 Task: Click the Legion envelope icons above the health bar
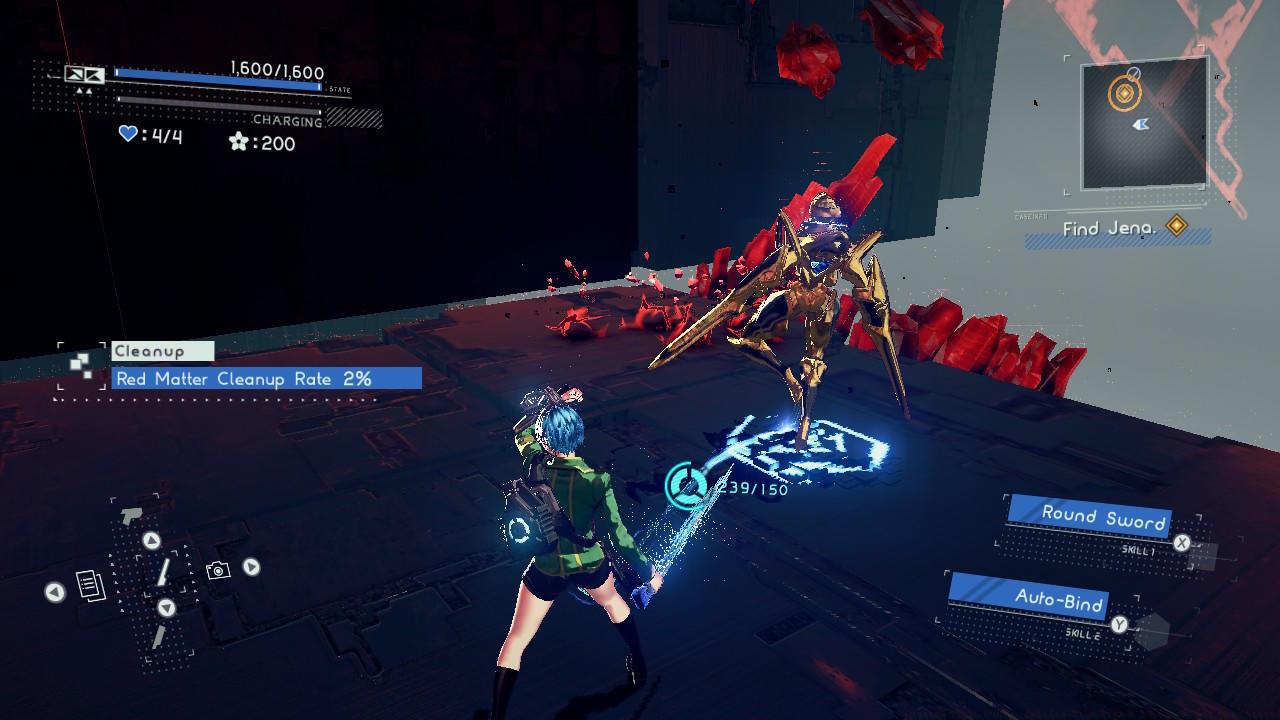point(83,74)
